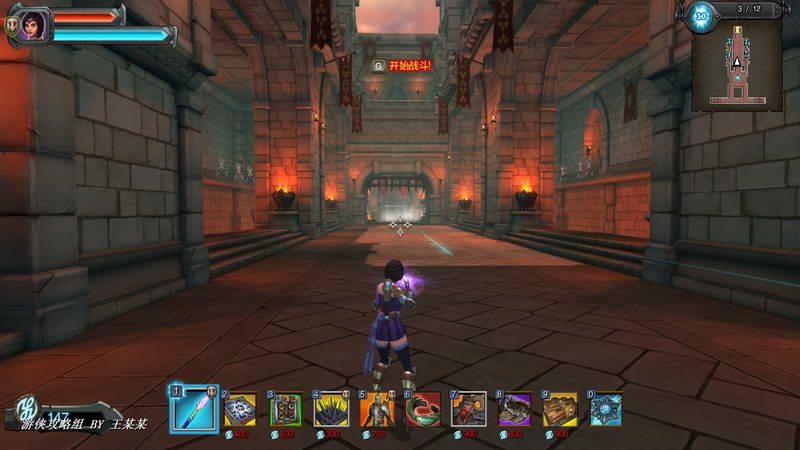
Task: Choose the green curved item in slot 6
Action: pyautogui.click(x=423, y=410)
